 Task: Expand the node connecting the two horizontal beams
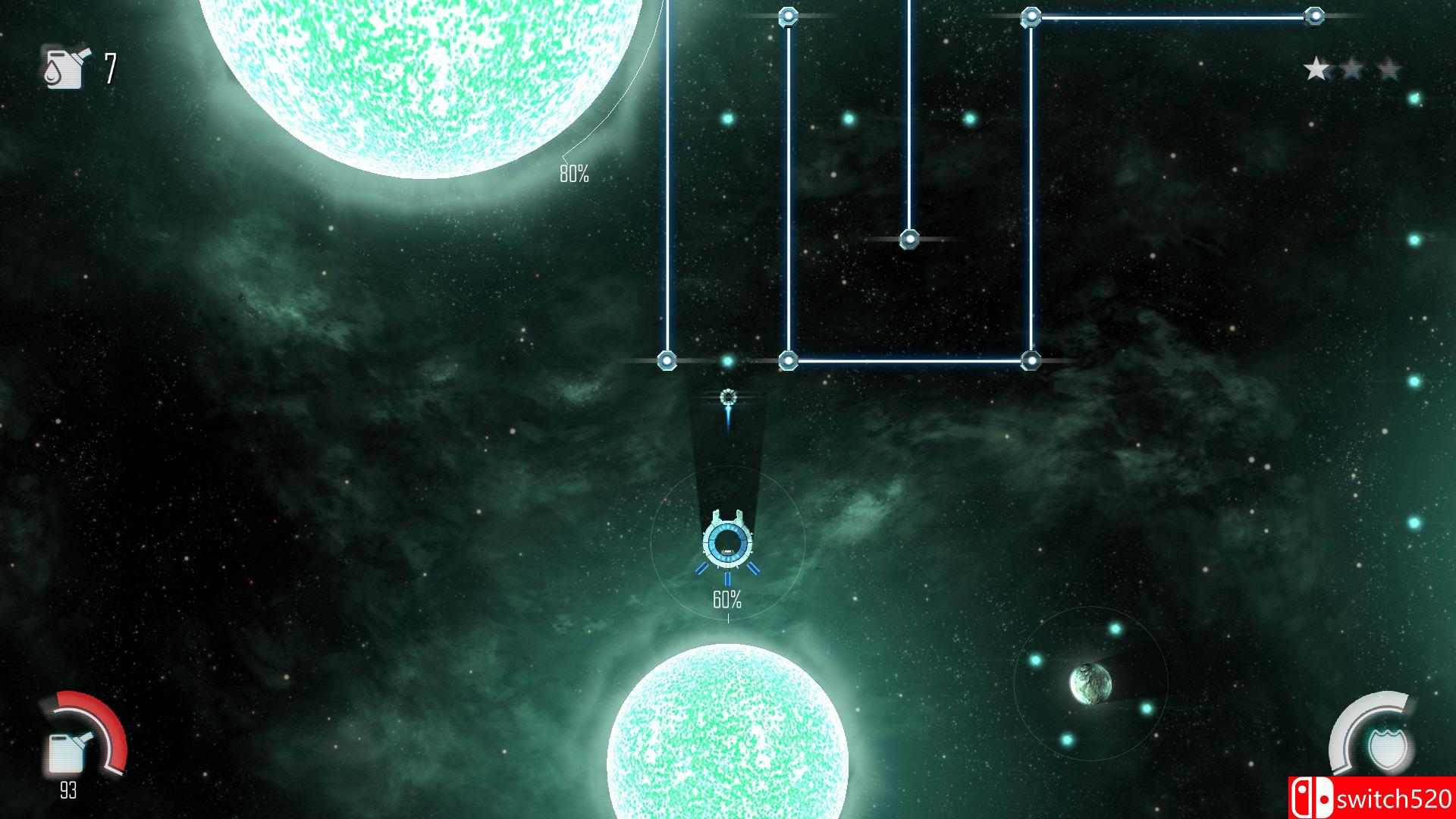coord(1031,360)
